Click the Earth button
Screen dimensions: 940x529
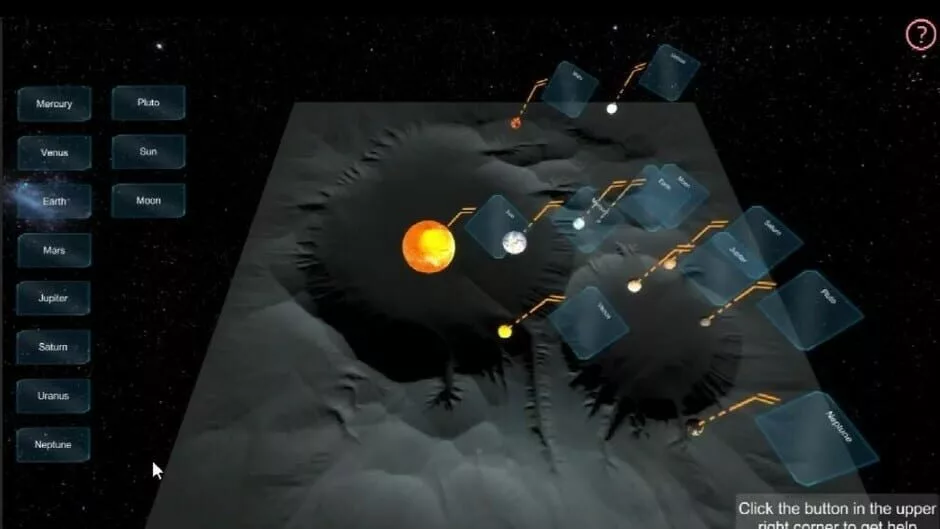[54, 201]
